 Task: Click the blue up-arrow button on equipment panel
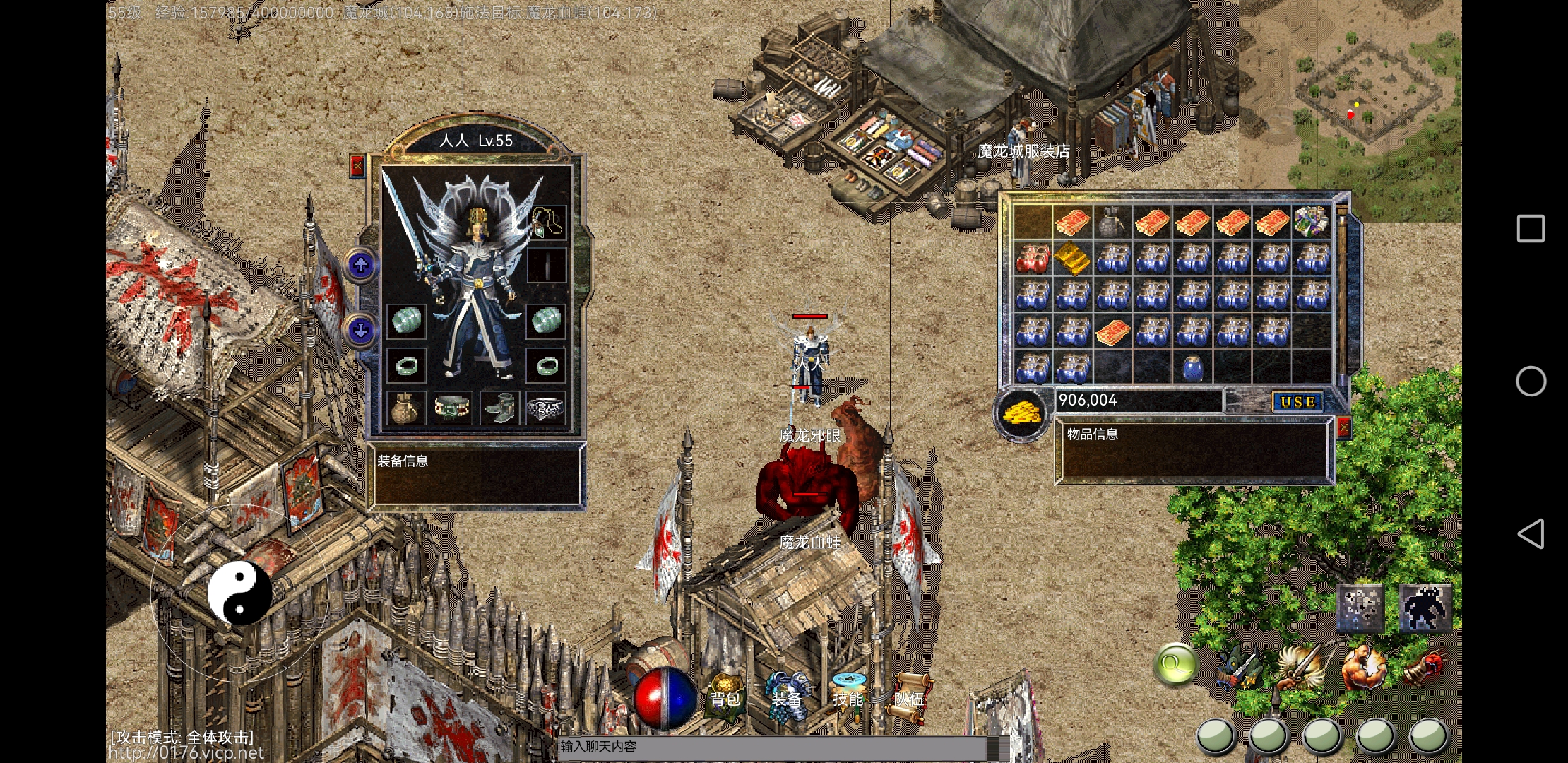(361, 266)
